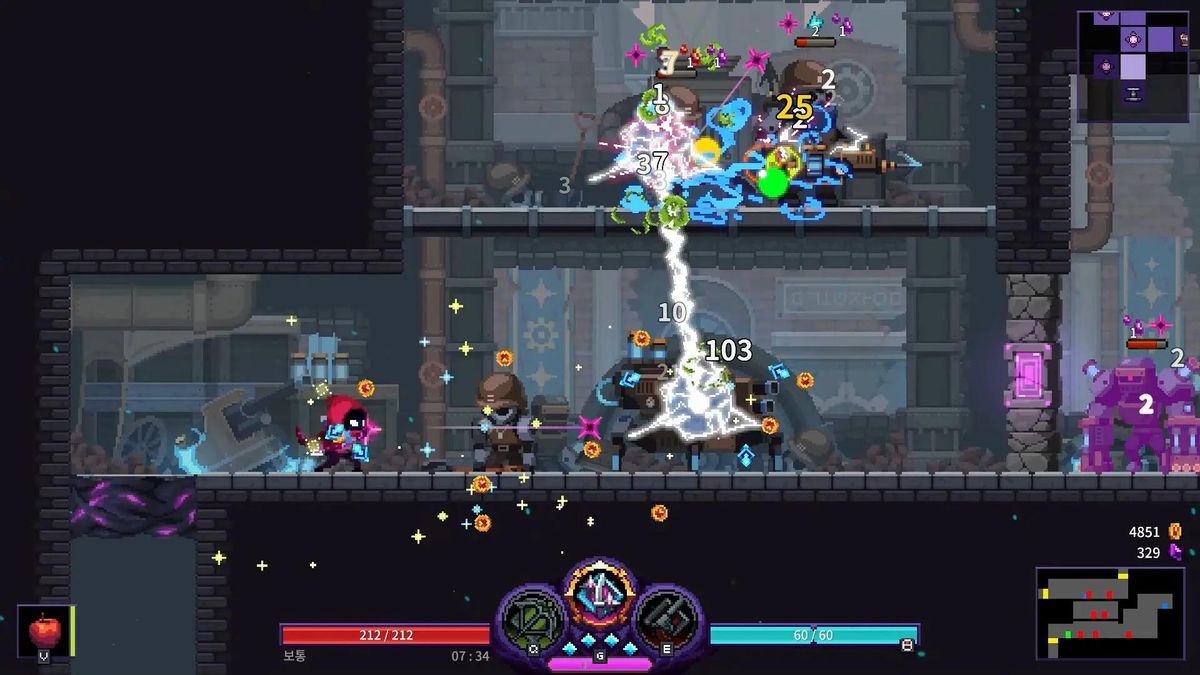Select the red apple consumable slot
Viewport: 1200px width, 675px height.
44,631
